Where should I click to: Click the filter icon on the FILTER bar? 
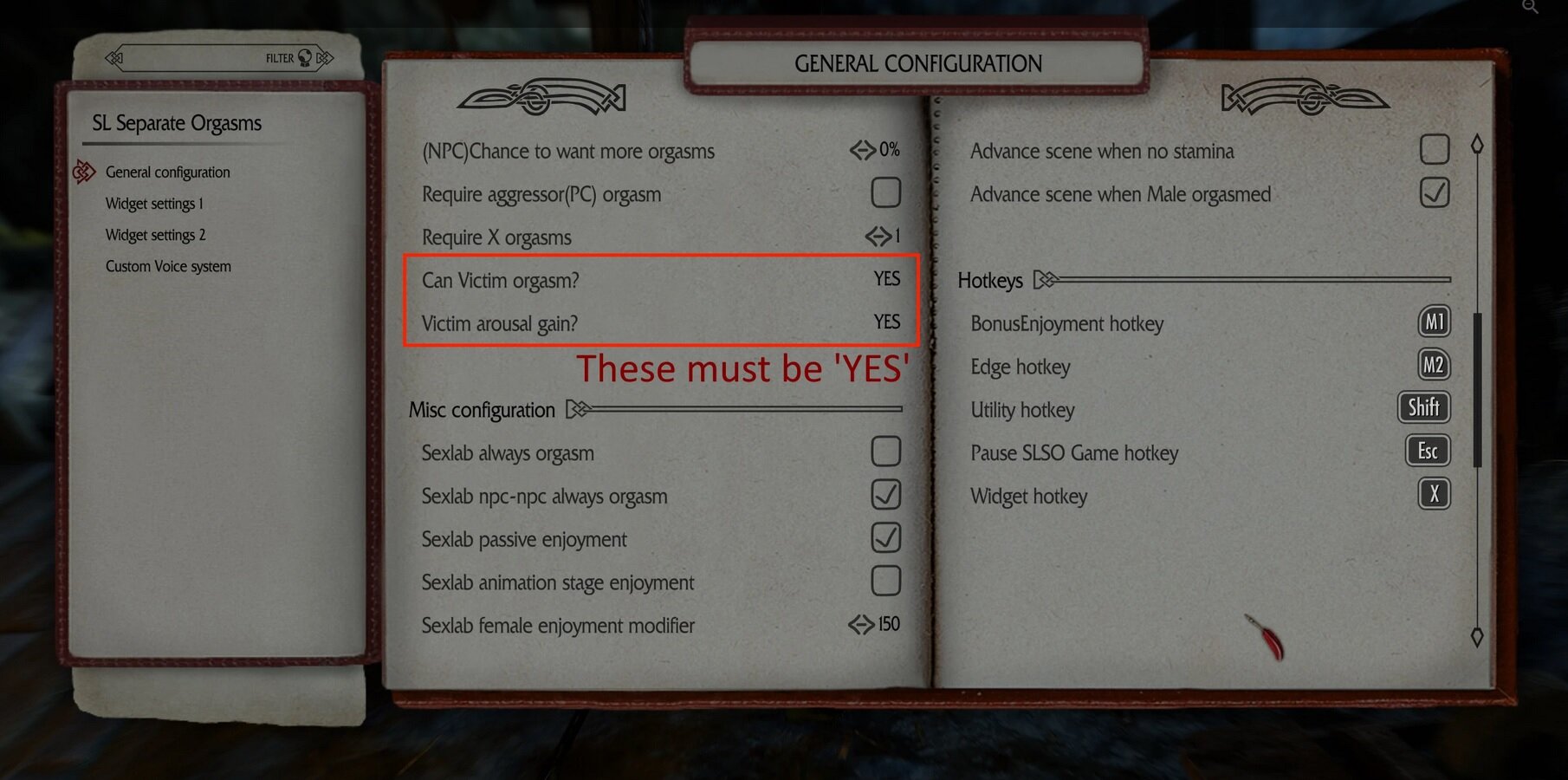pyautogui.click(x=303, y=57)
